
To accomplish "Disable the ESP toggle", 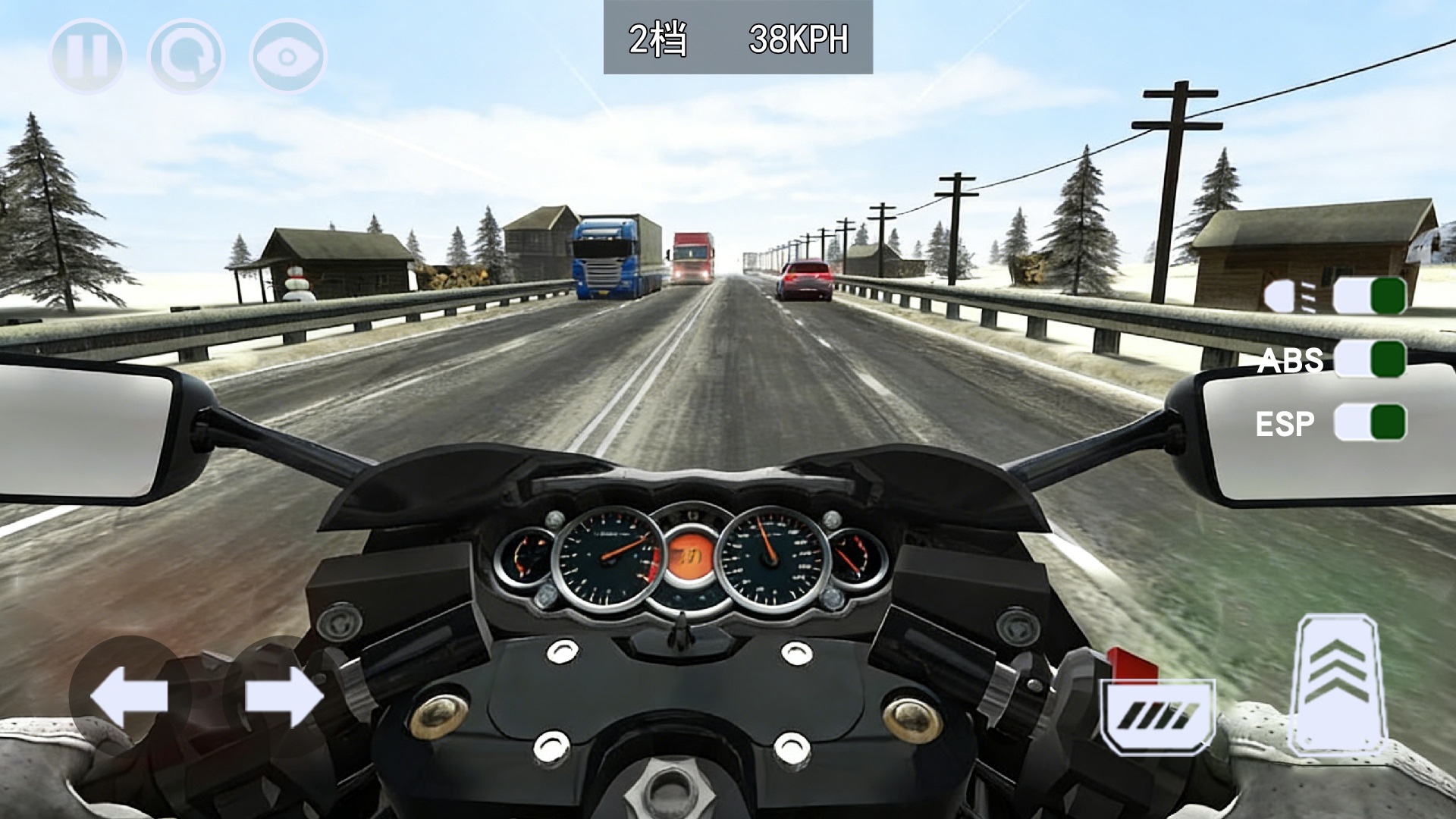I will 1370,422.
